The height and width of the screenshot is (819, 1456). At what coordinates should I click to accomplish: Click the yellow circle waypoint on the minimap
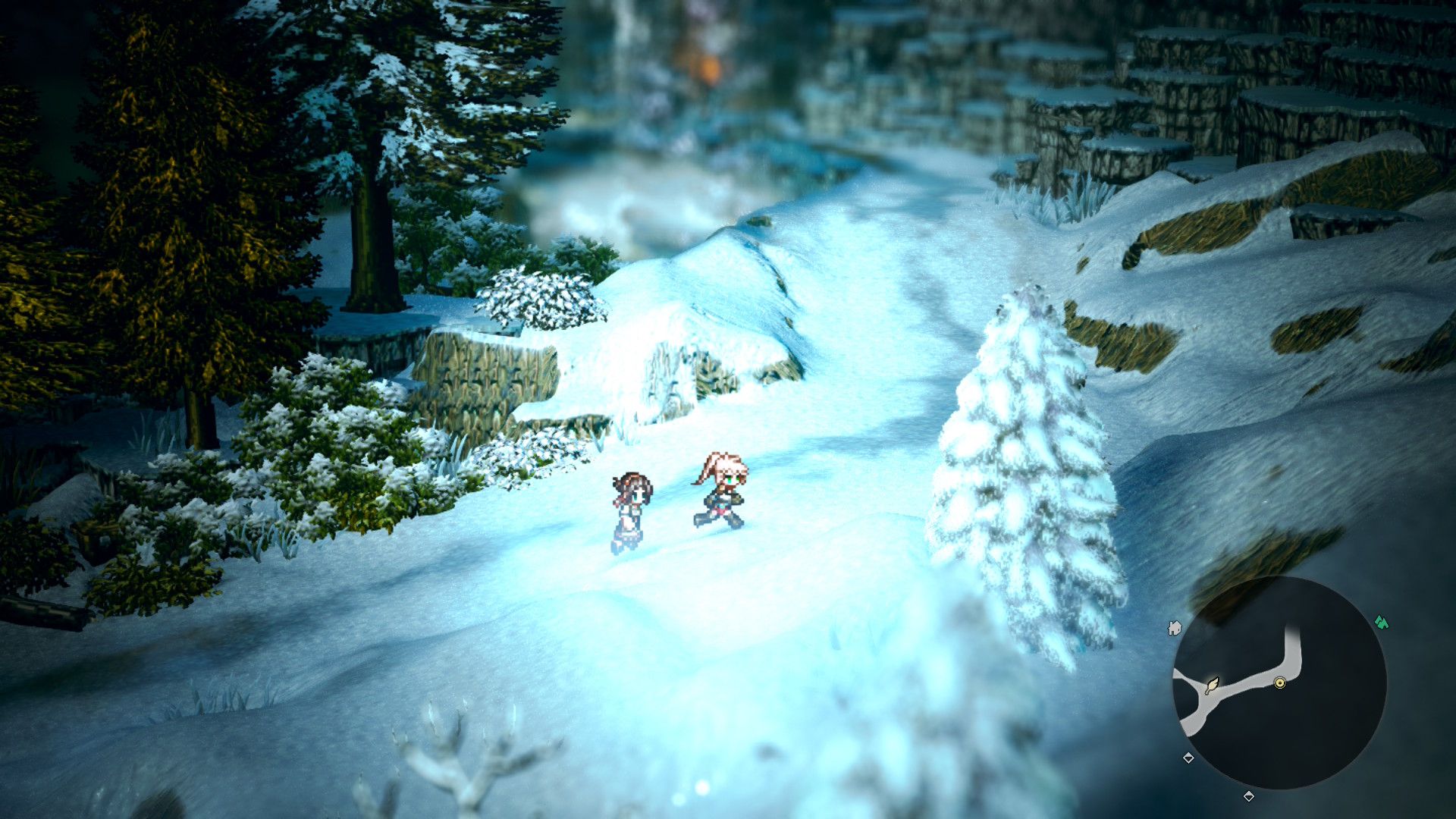pos(1280,683)
